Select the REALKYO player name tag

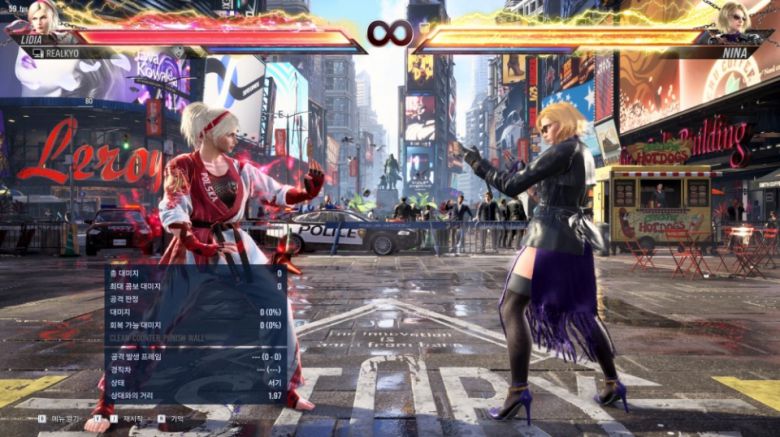pyautogui.click(x=62, y=53)
